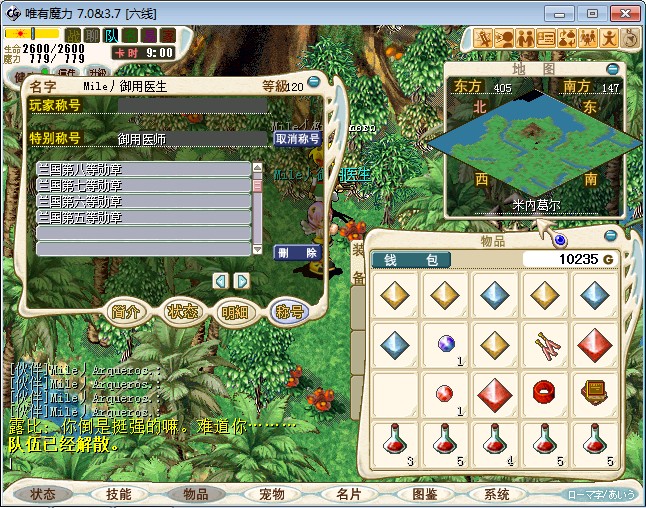Image resolution: width=646 pixels, height=508 pixels.
Task: Close the 物品 inventory window
Action: pos(559,241)
